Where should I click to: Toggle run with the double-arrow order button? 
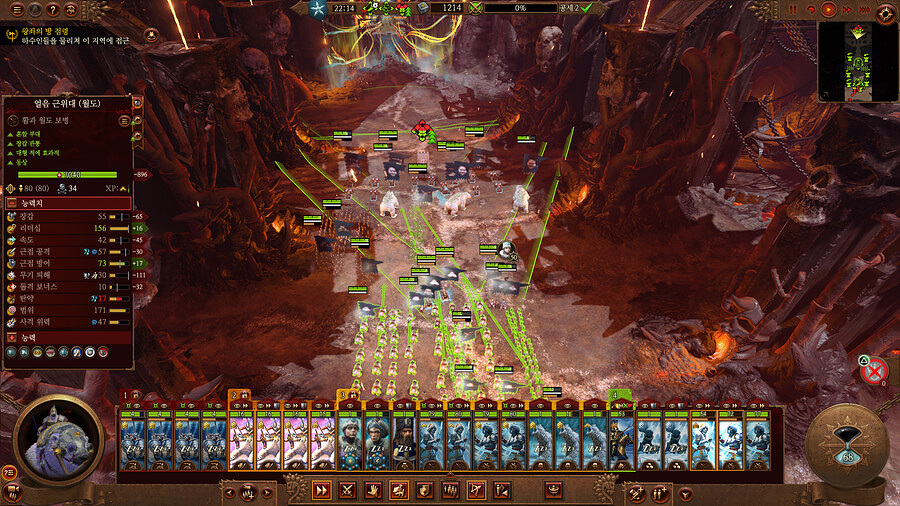pos(322,490)
